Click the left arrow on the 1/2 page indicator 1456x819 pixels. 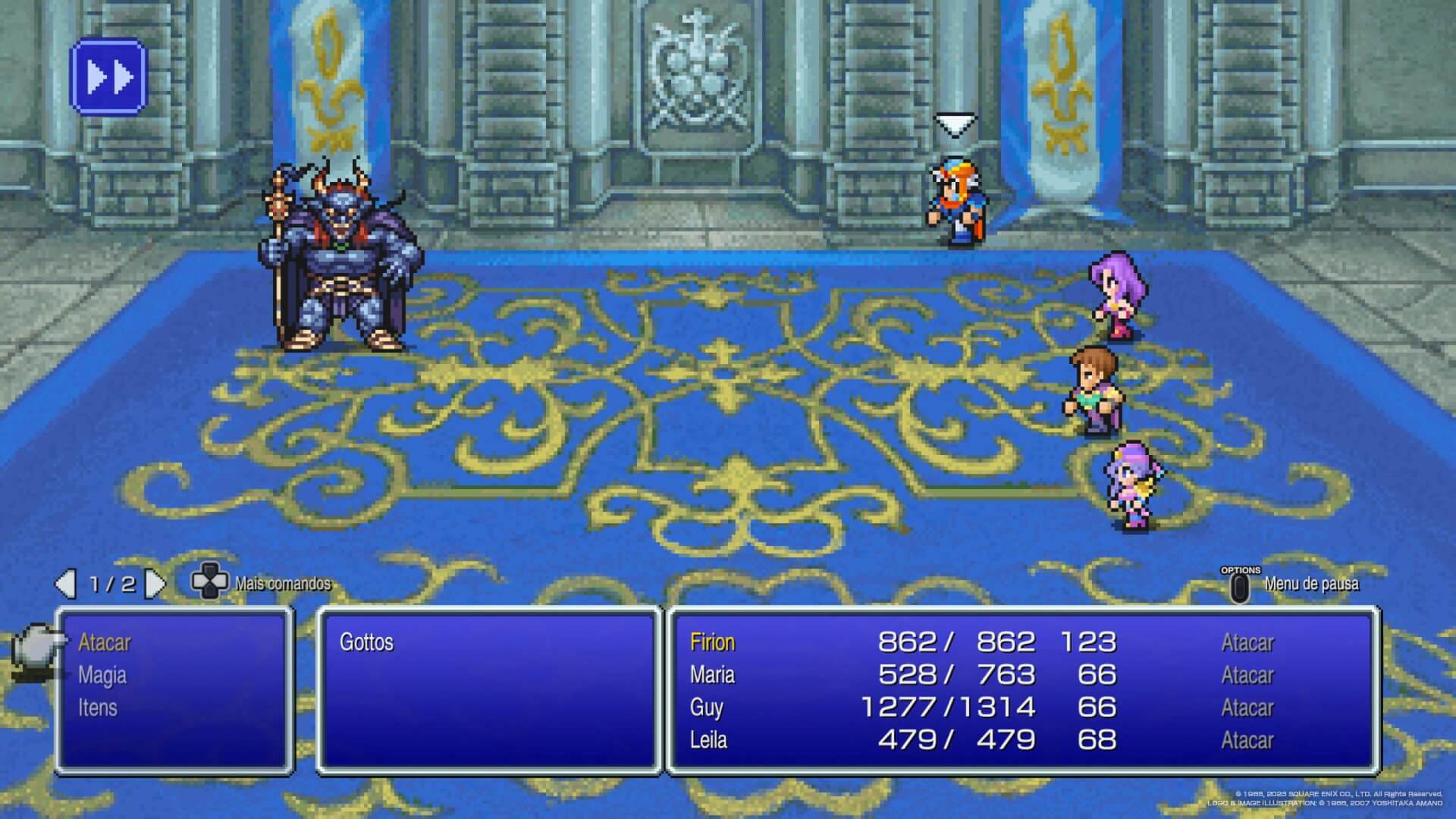[67, 584]
